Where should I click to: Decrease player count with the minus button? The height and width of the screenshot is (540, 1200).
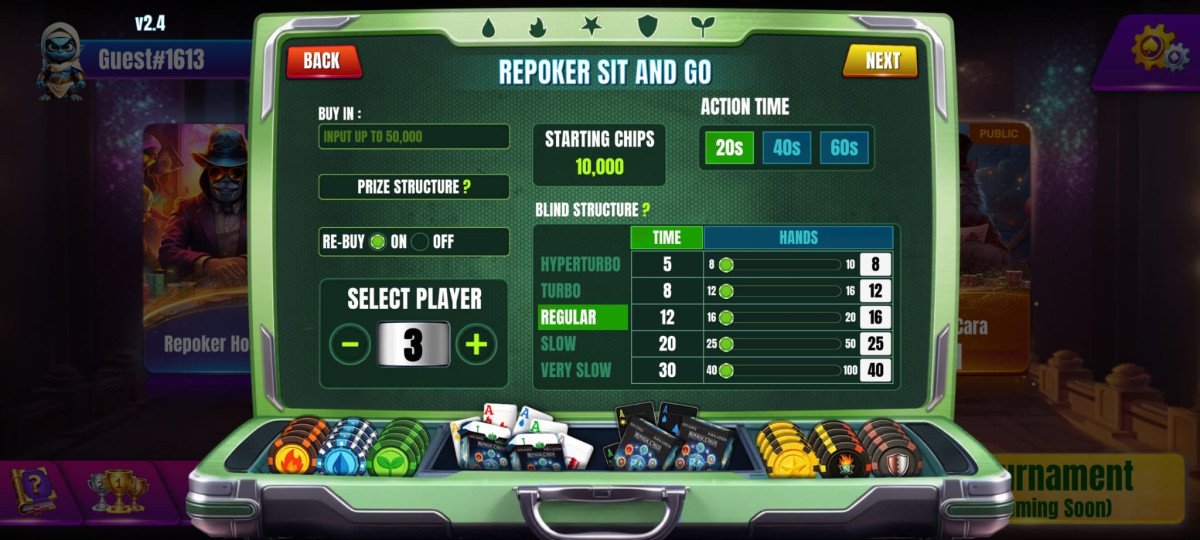pos(350,345)
